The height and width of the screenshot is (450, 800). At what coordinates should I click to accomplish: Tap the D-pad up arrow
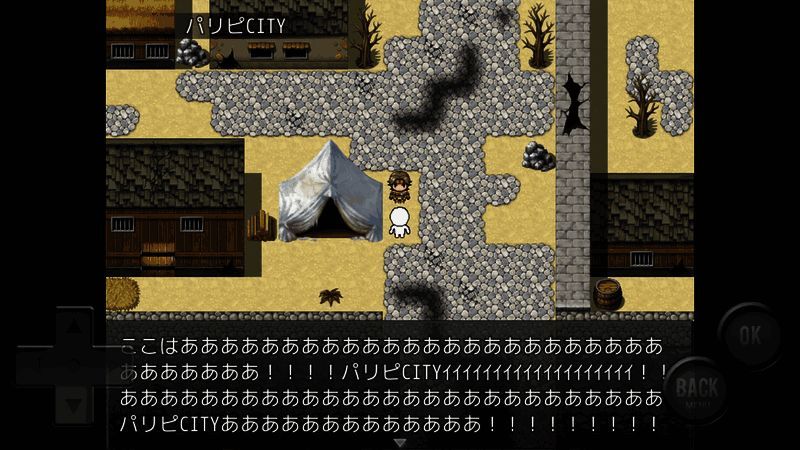(x=73, y=326)
